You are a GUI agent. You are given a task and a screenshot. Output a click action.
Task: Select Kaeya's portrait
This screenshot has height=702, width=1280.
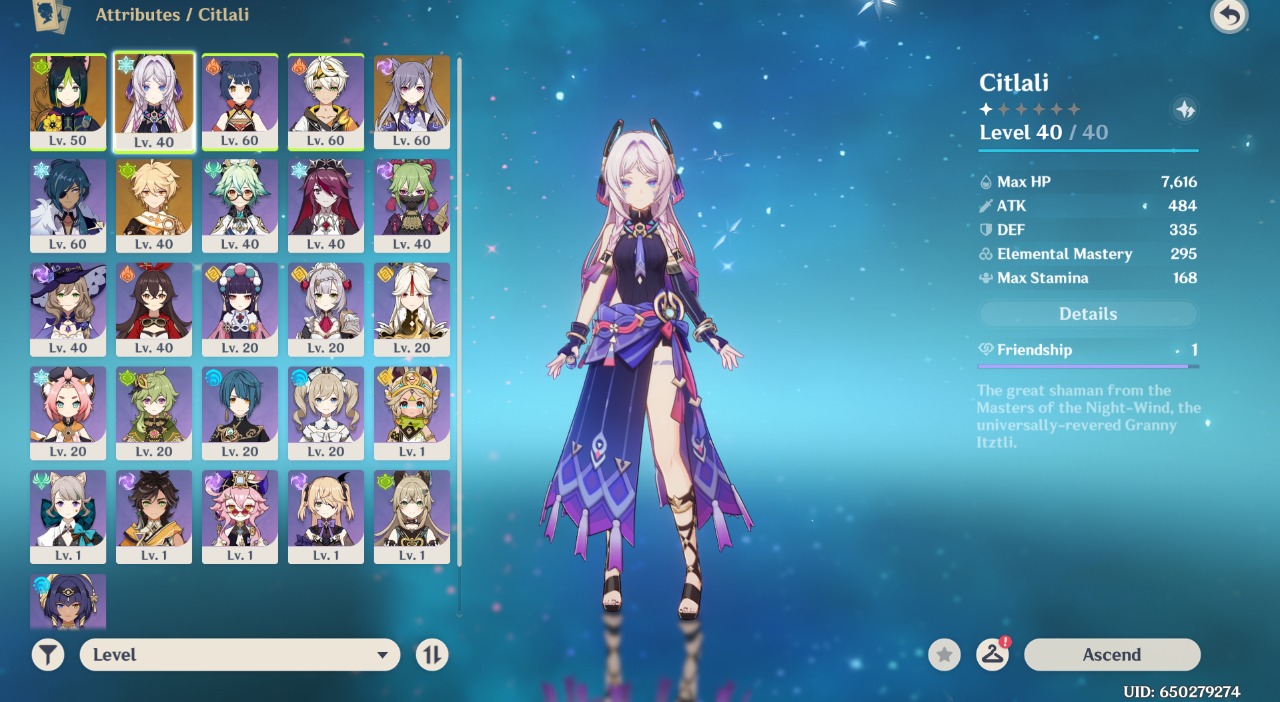pyautogui.click(x=68, y=205)
